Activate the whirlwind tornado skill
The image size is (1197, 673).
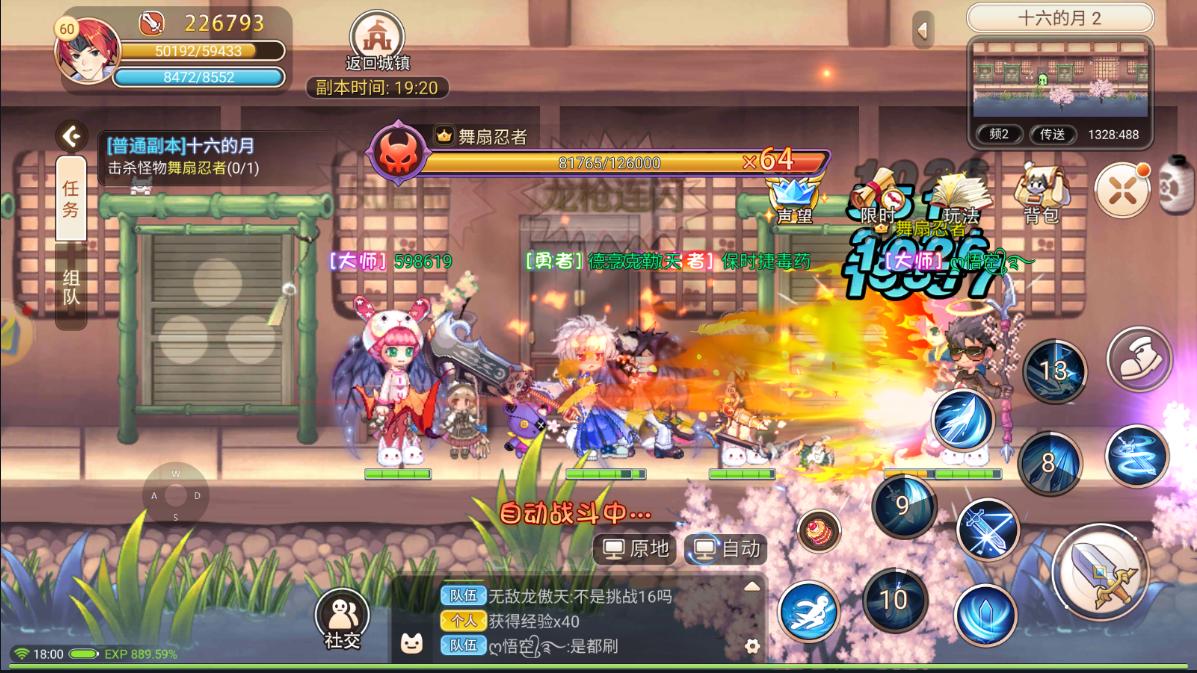pos(1137,456)
